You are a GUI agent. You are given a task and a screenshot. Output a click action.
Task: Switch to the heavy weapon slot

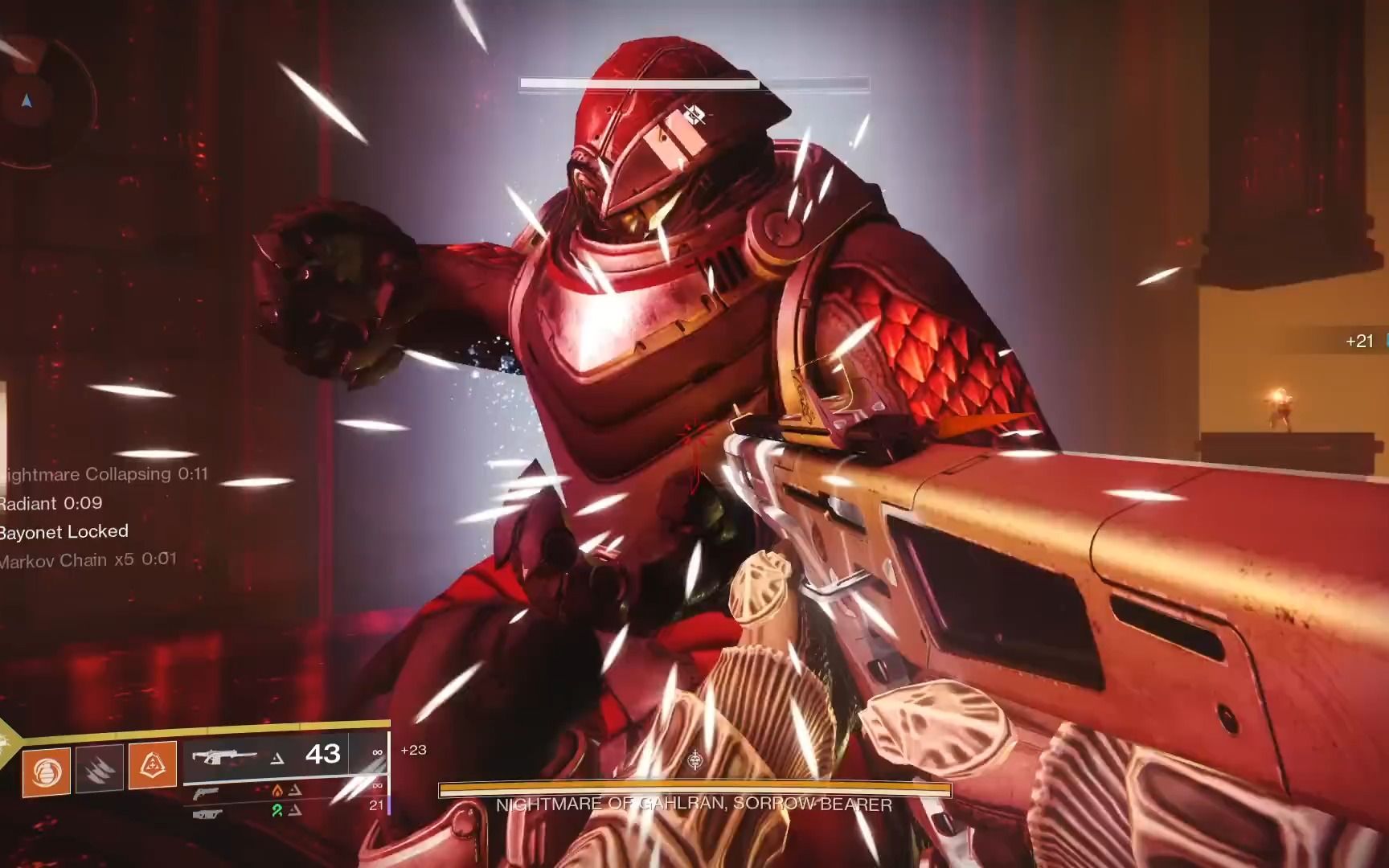[x=207, y=814]
